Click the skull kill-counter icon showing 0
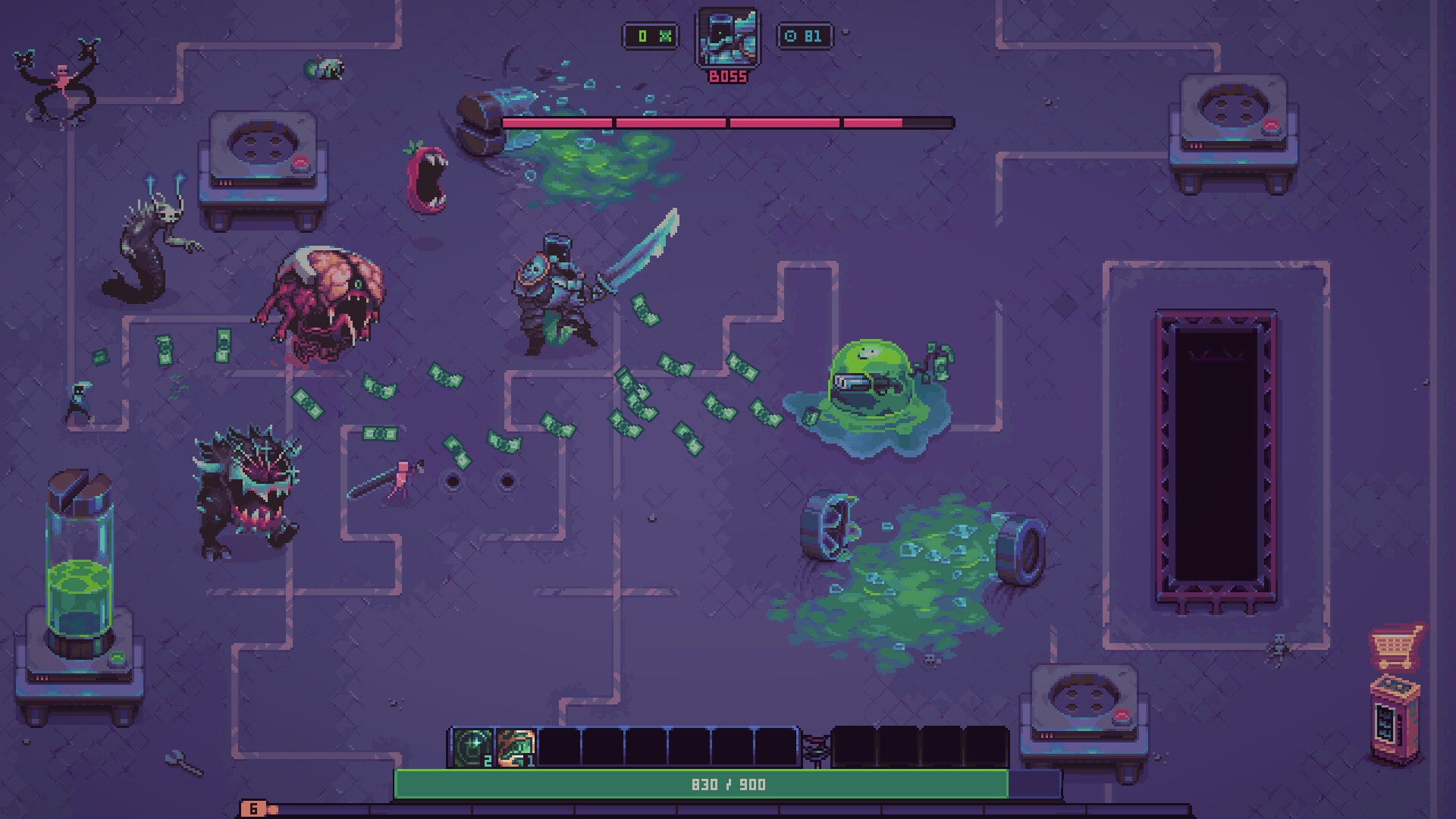Image resolution: width=1456 pixels, height=819 pixels. [666, 36]
